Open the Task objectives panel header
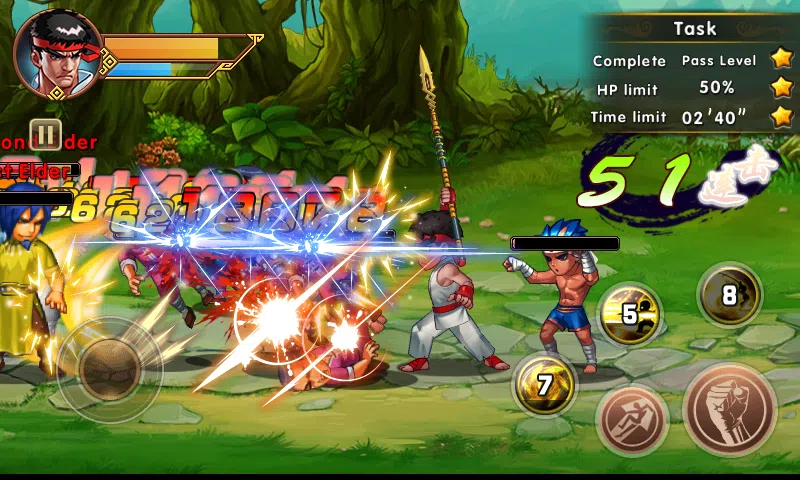 [694, 28]
